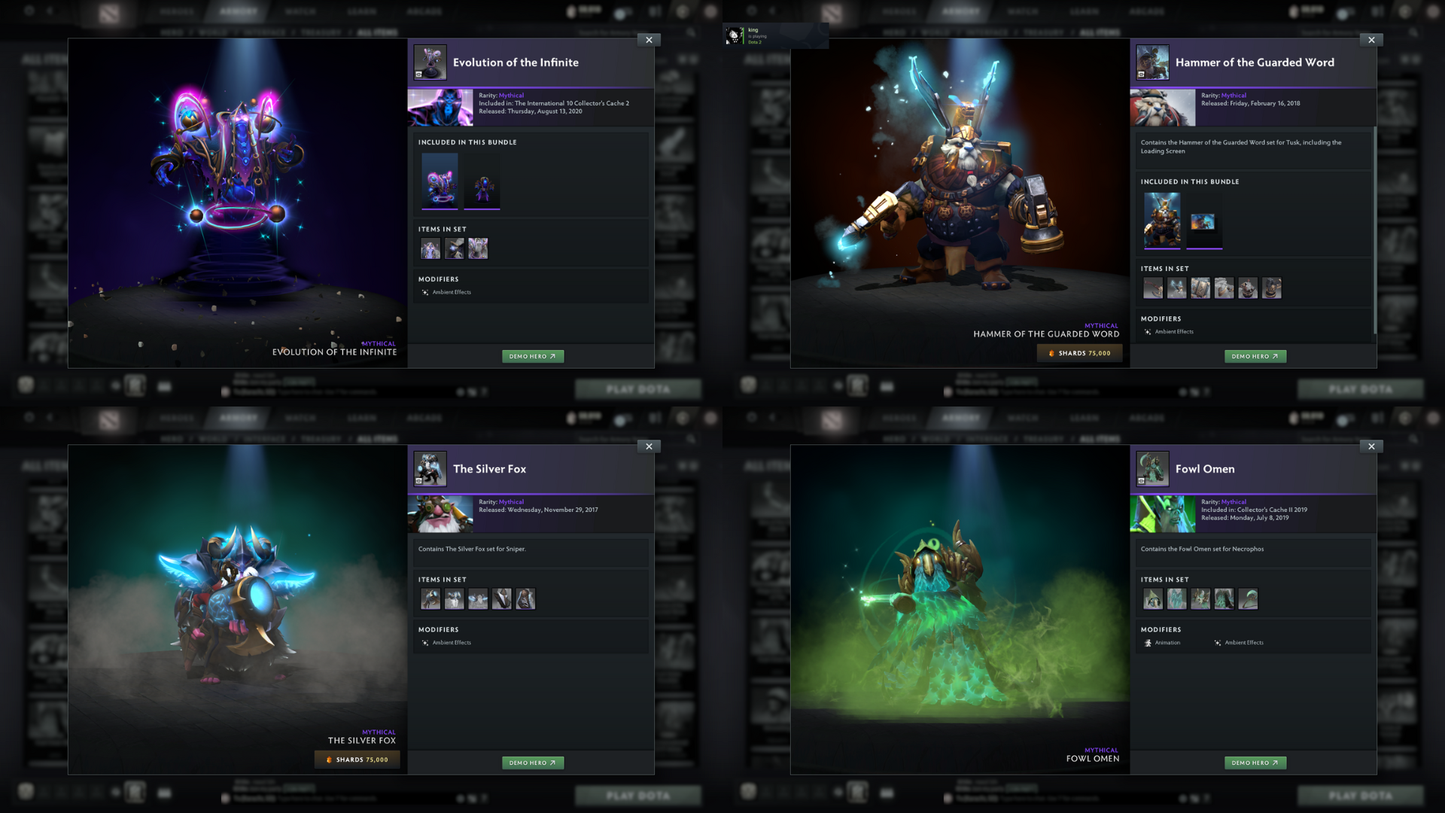Viewport: 1445px width, 813px height.
Task: Open the TREASURY section
Action: point(320,31)
